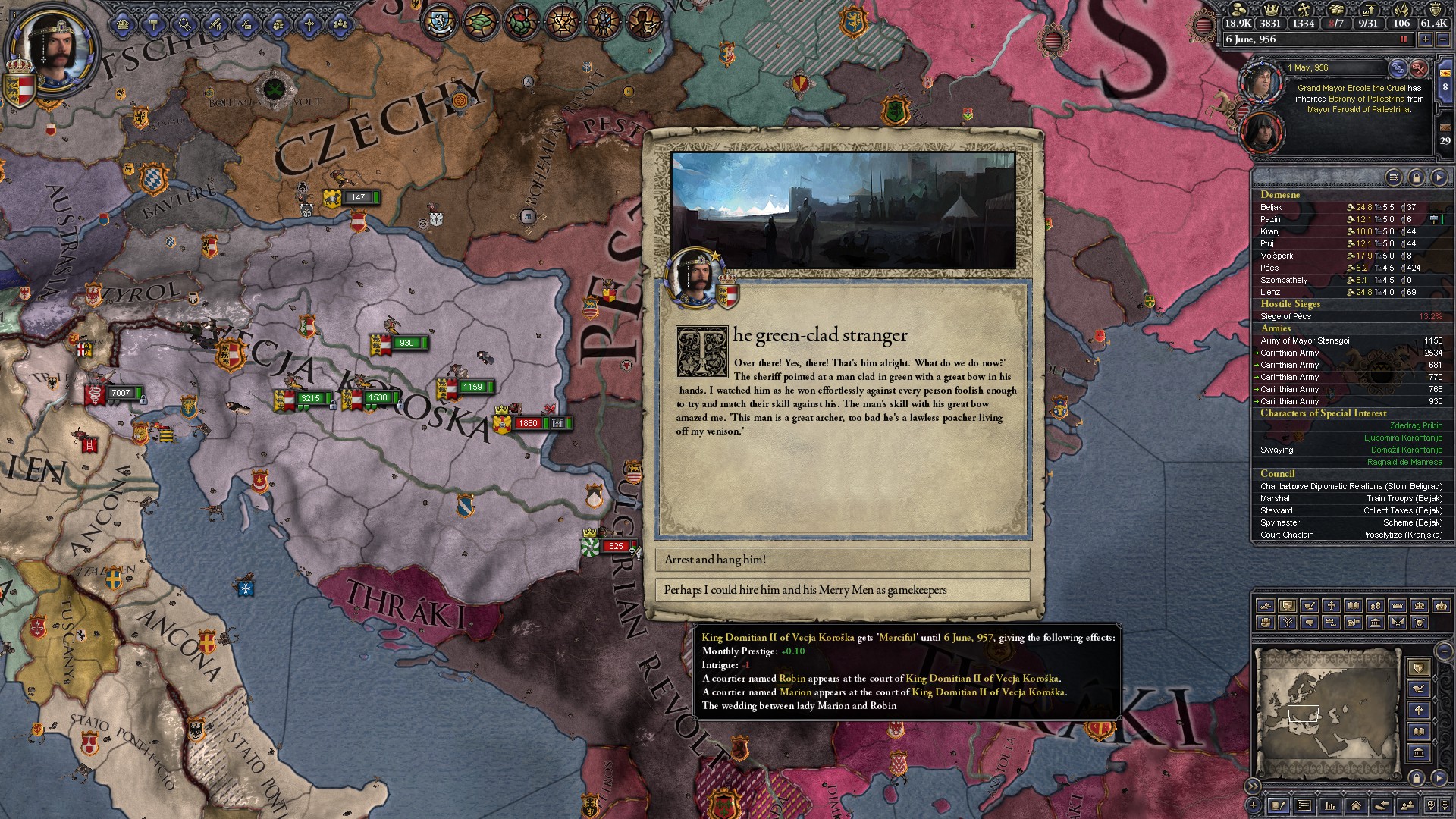Viewport: 1456px width, 819px height.
Task: Select the dynasty tree map mode
Action: (1288, 623)
